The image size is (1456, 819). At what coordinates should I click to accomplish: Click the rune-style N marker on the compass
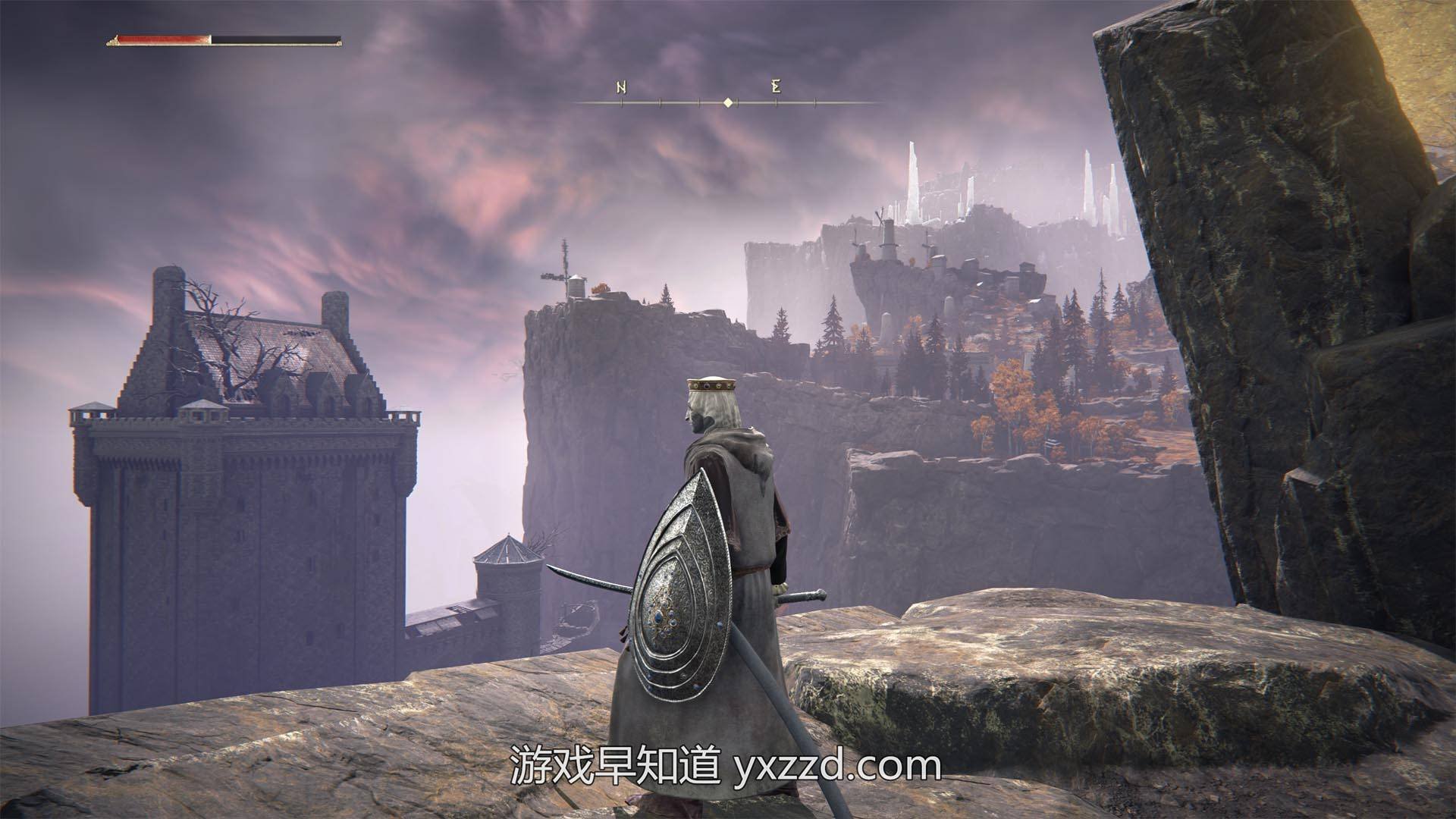(621, 86)
